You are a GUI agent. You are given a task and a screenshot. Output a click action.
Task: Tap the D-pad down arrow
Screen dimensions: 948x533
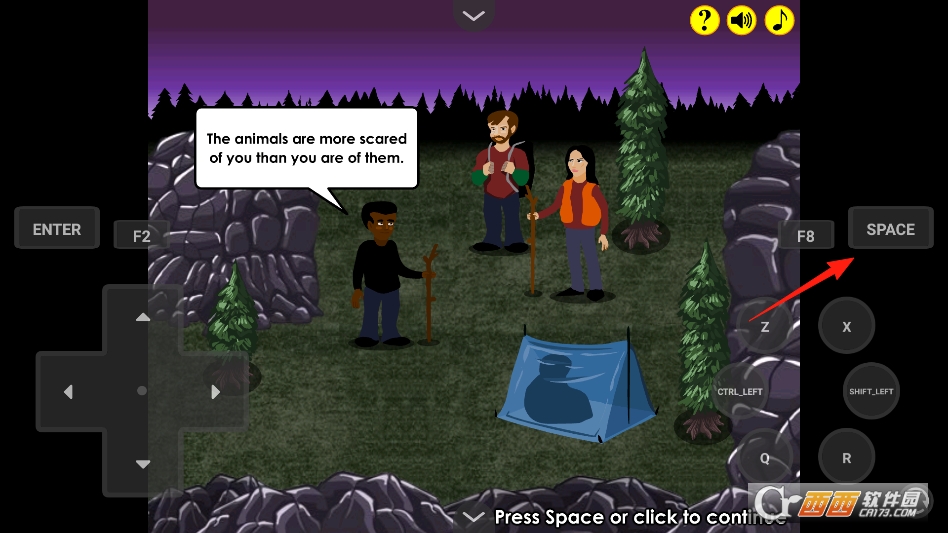click(x=143, y=464)
